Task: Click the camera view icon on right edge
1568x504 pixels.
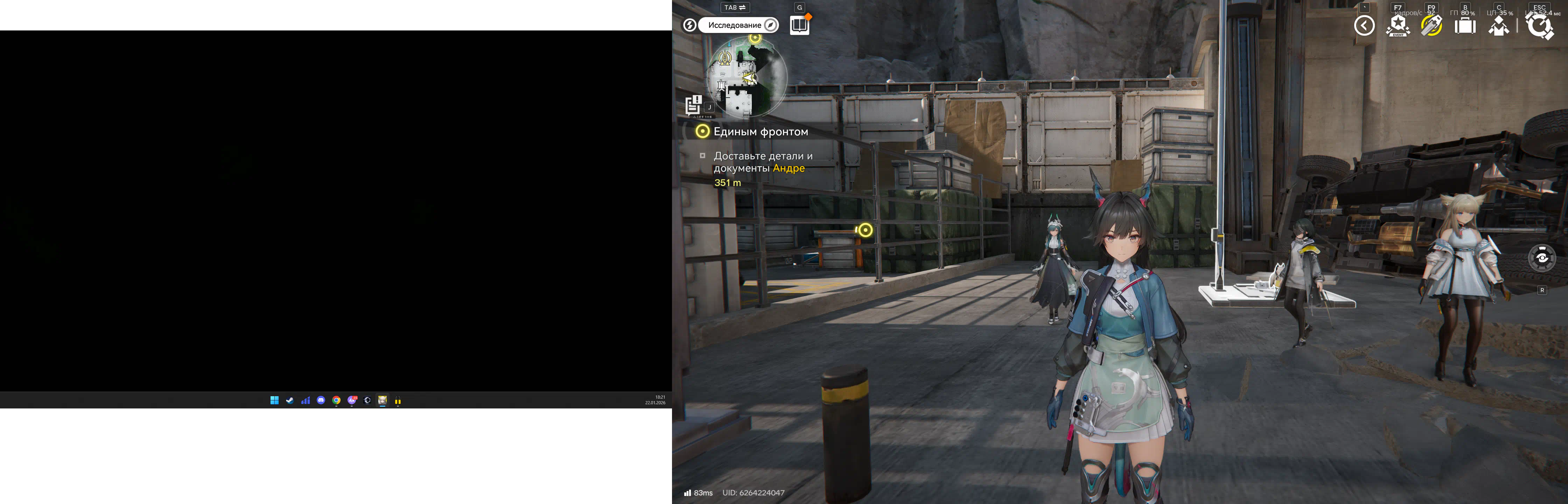Action: tap(1542, 258)
